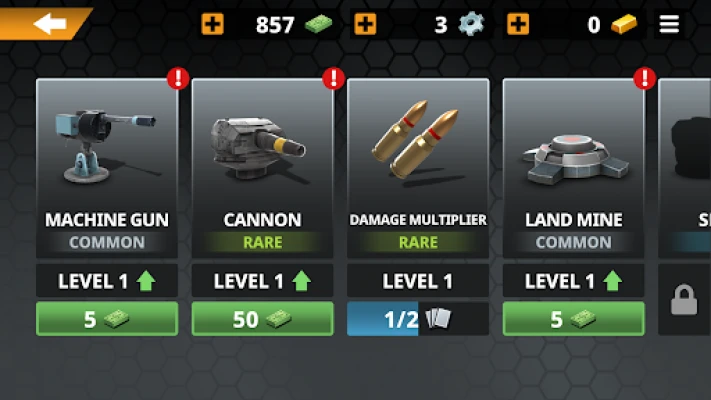Open the alert badge on Machine Gun card
The width and height of the screenshot is (711, 400).
(178, 78)
